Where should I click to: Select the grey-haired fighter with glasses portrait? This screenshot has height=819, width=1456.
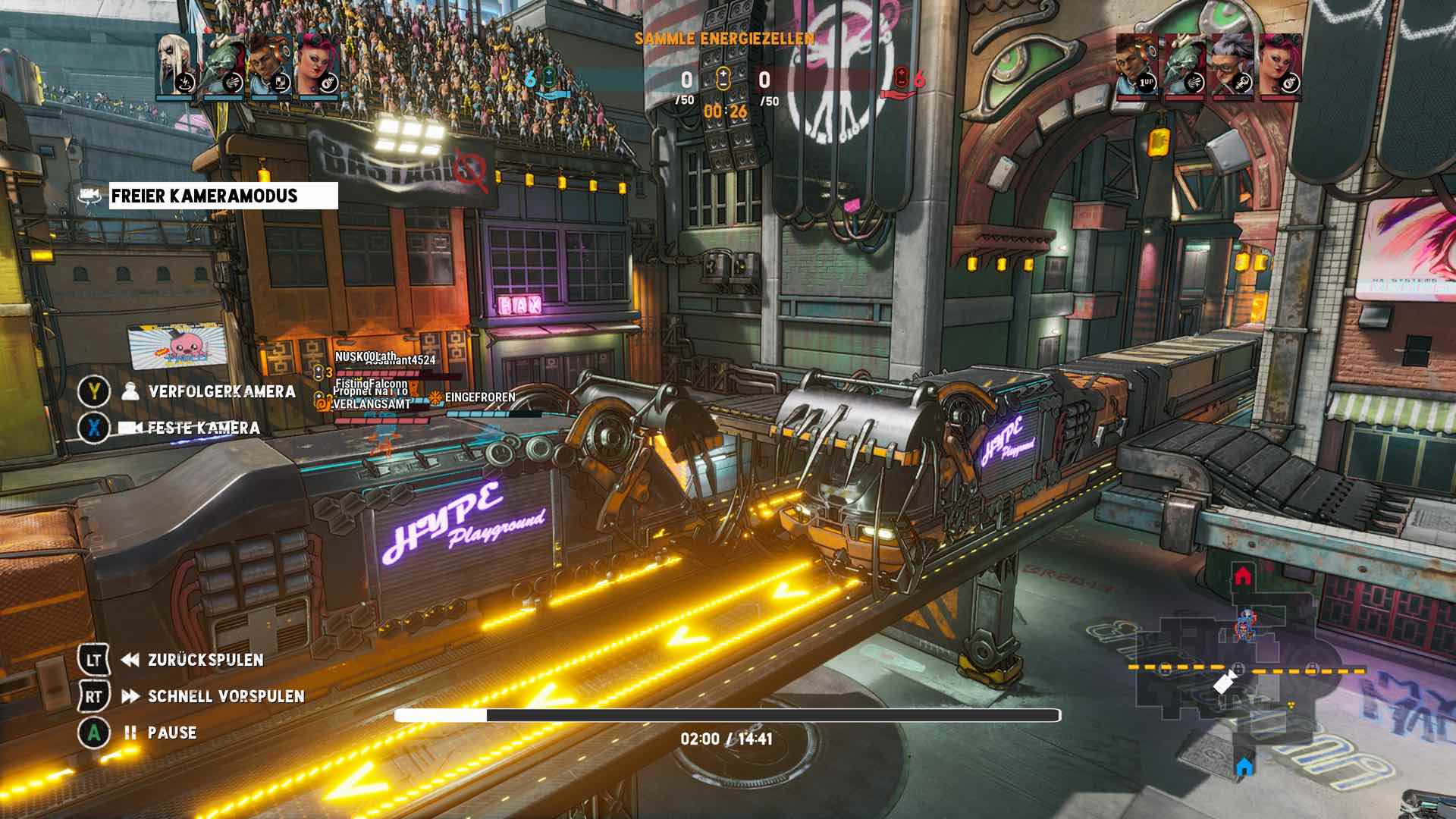click(1232, 66)
